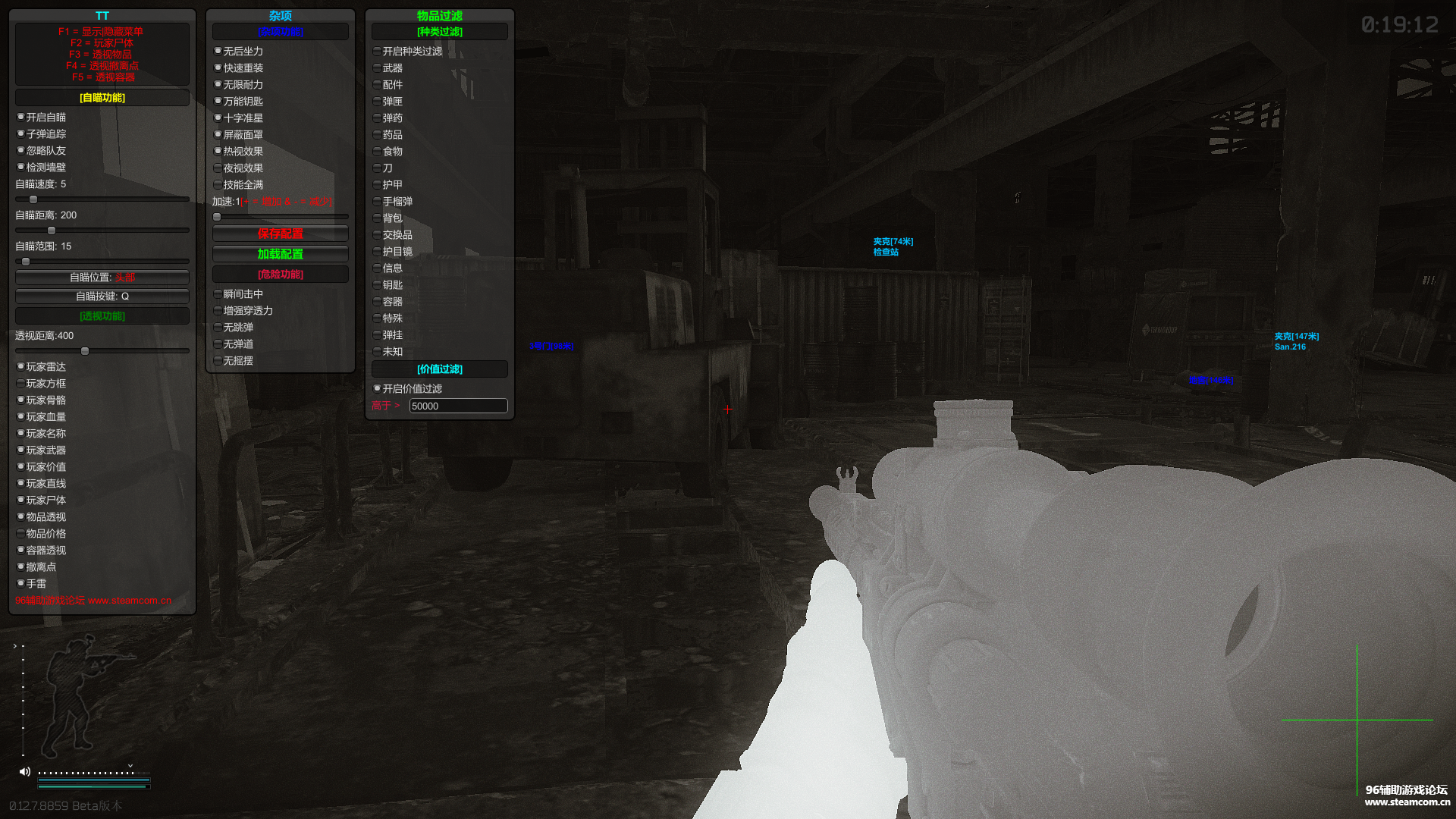Click the 50000 value input field
Screen dimensions: 1456x819
pos(458,406)
